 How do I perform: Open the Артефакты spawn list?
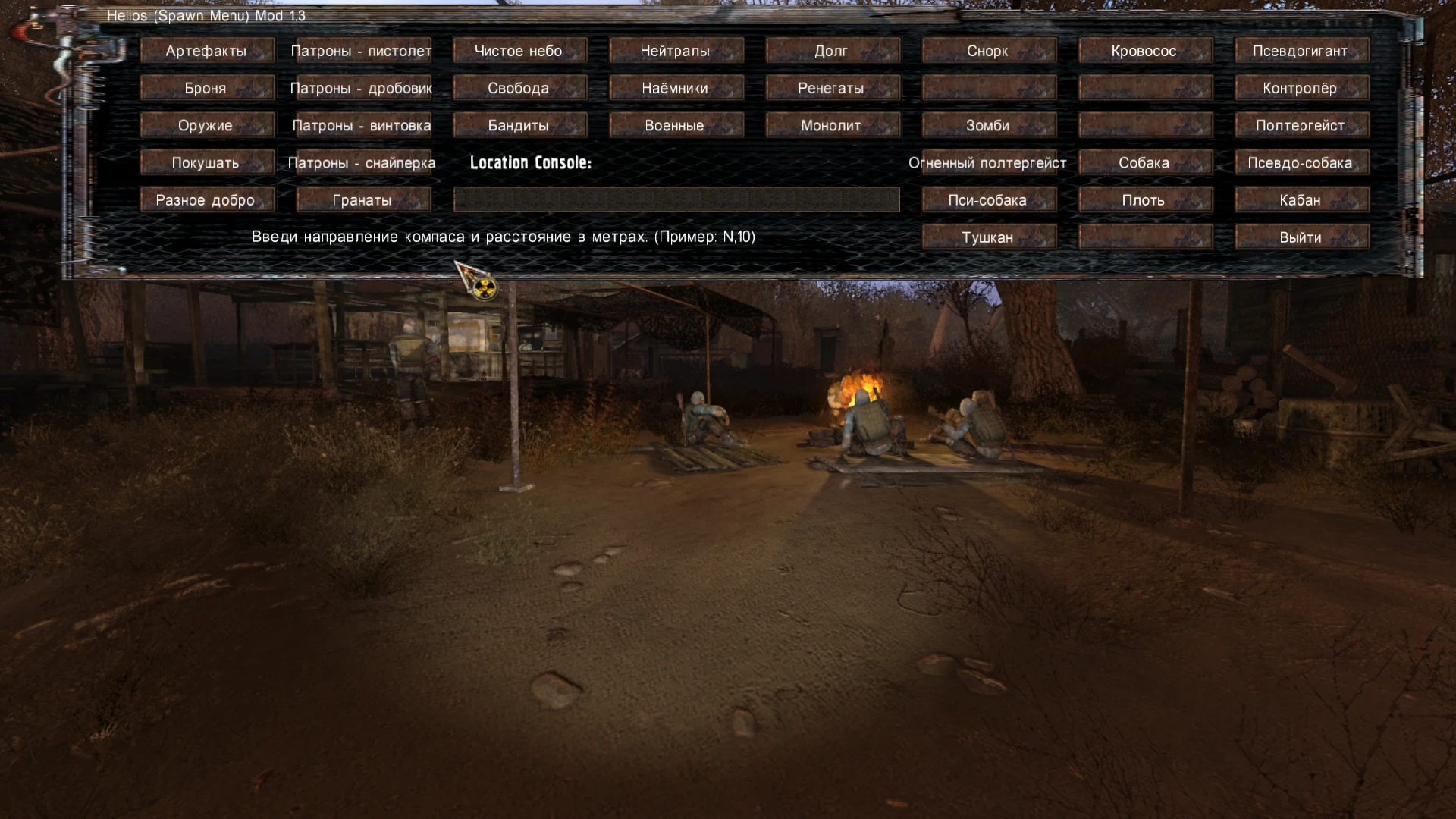click(207, 50)
